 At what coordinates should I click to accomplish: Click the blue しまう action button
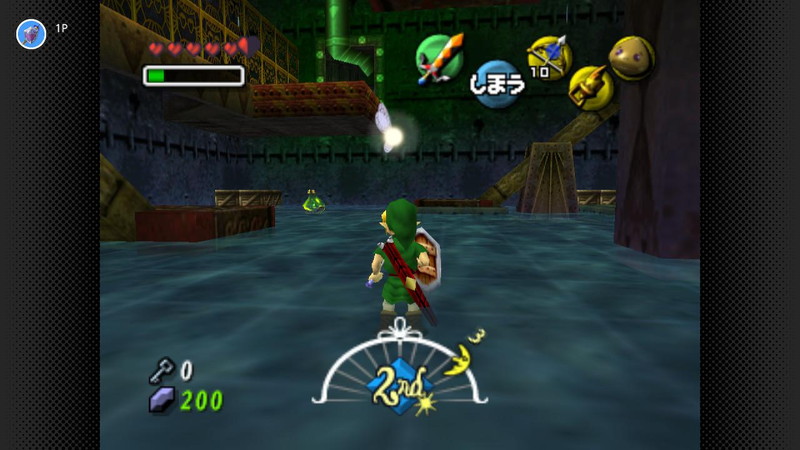click(x=497, y=84)
